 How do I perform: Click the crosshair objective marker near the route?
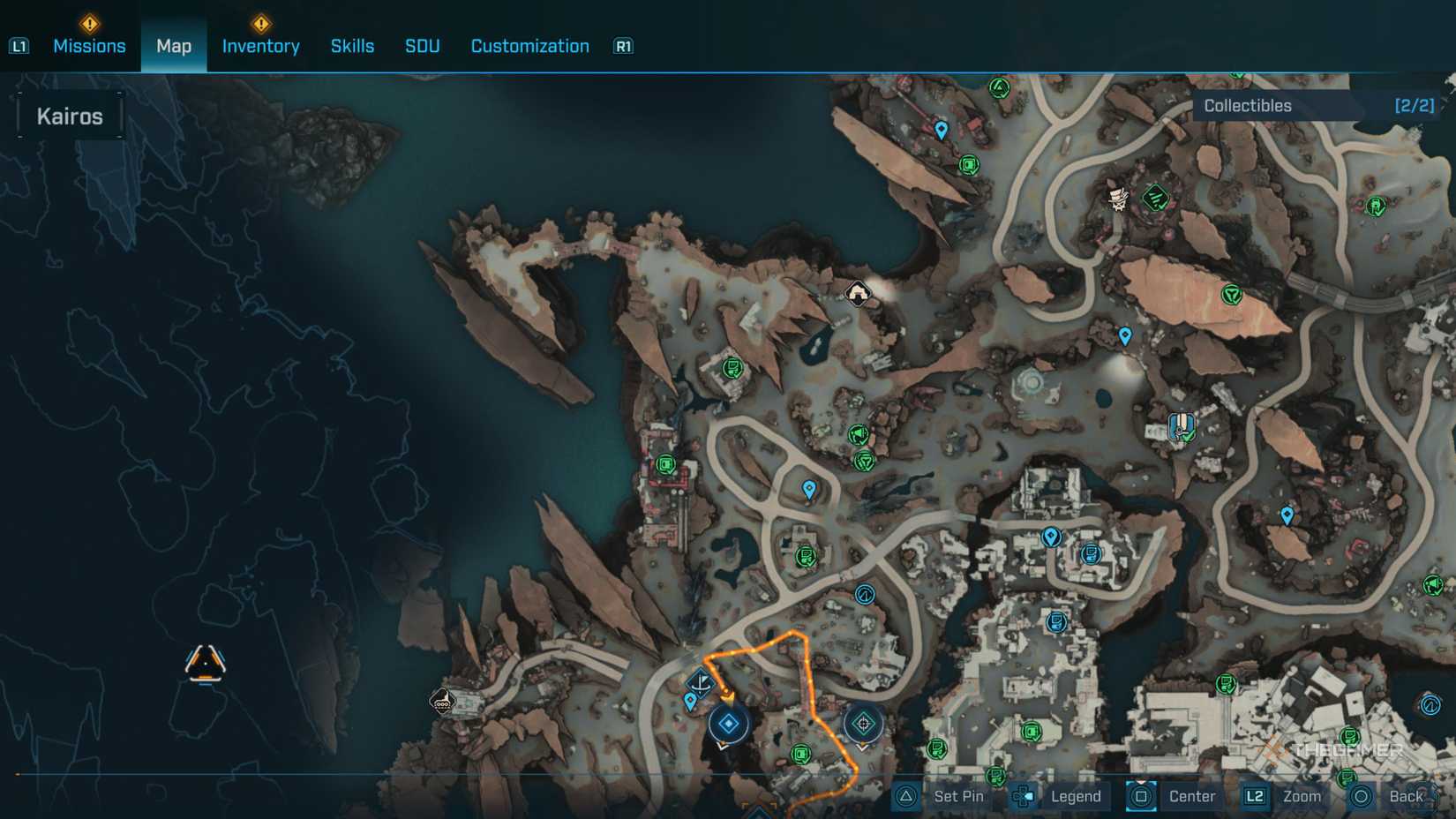click(x=863, y=722)
